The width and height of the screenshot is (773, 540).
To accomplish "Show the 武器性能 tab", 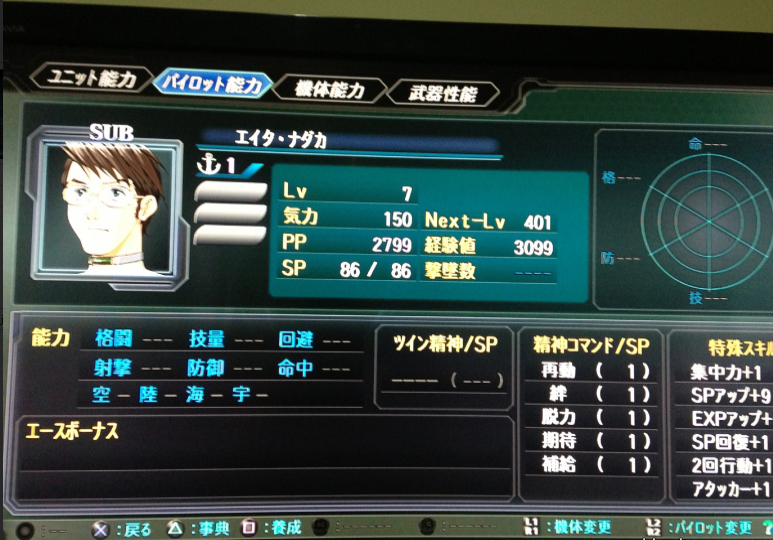I will pyautogui.click(x=440, y=94).
